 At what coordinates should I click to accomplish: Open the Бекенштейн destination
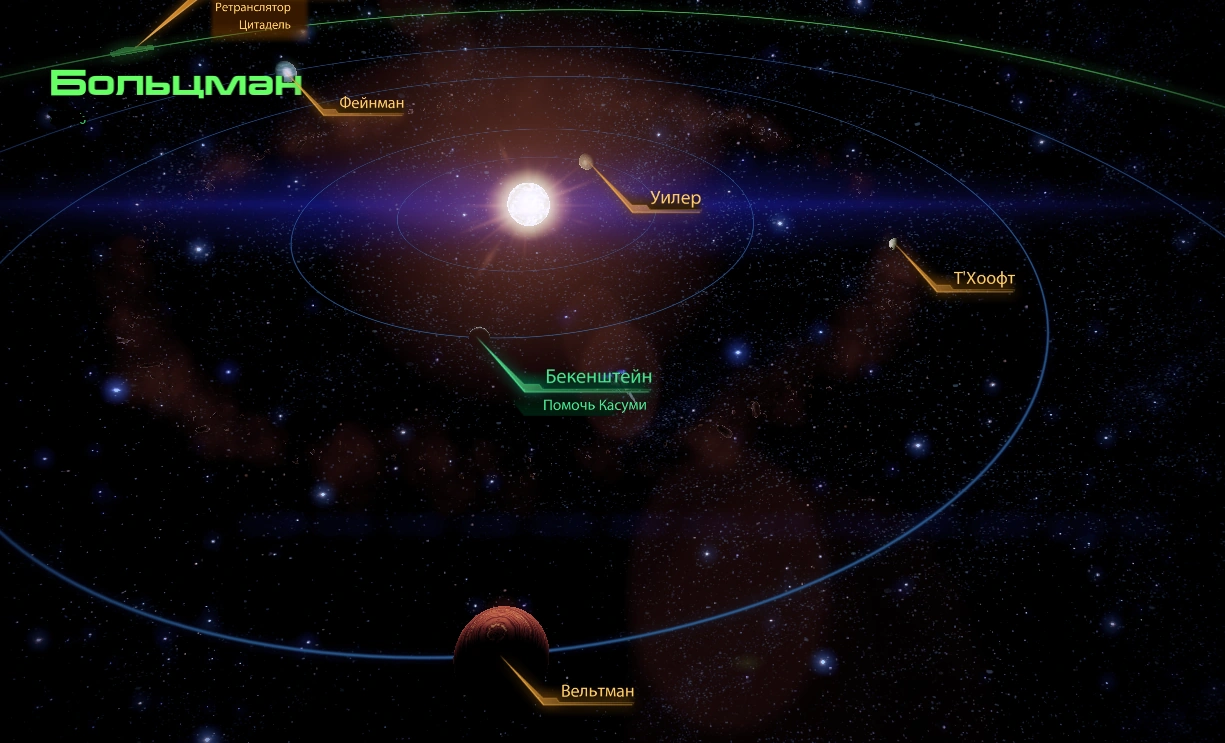(x=598, y=377)
